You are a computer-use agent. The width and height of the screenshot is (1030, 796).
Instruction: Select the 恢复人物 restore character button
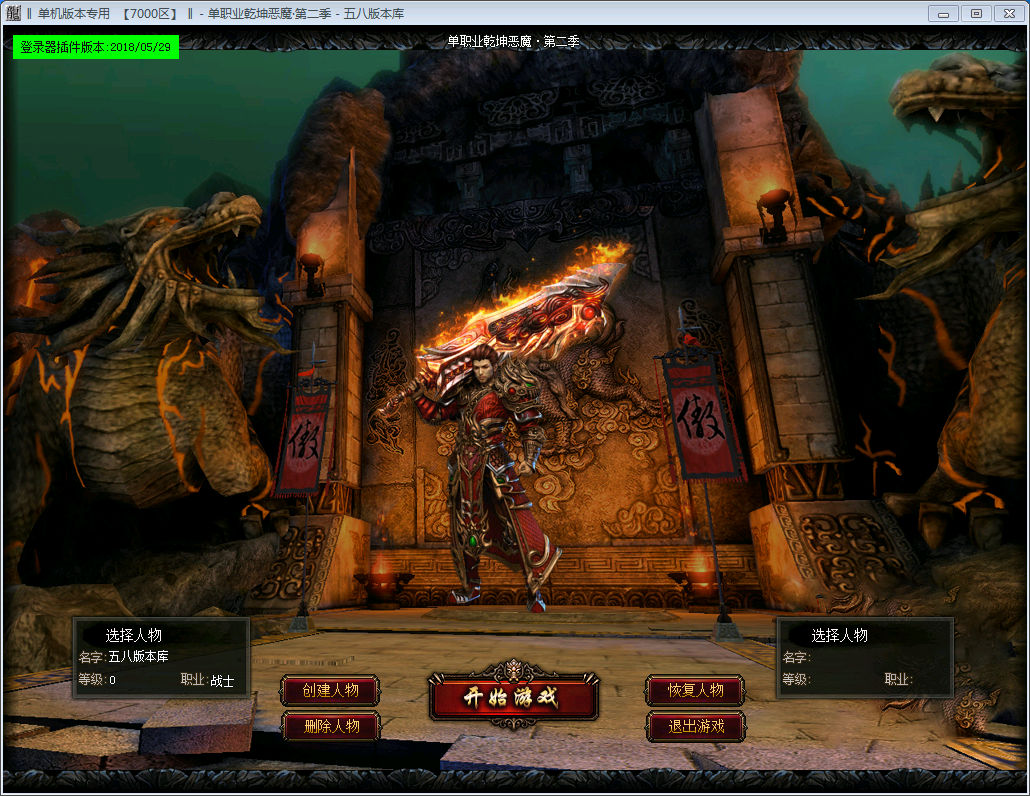pyautogui.click(x=695, y=691)
